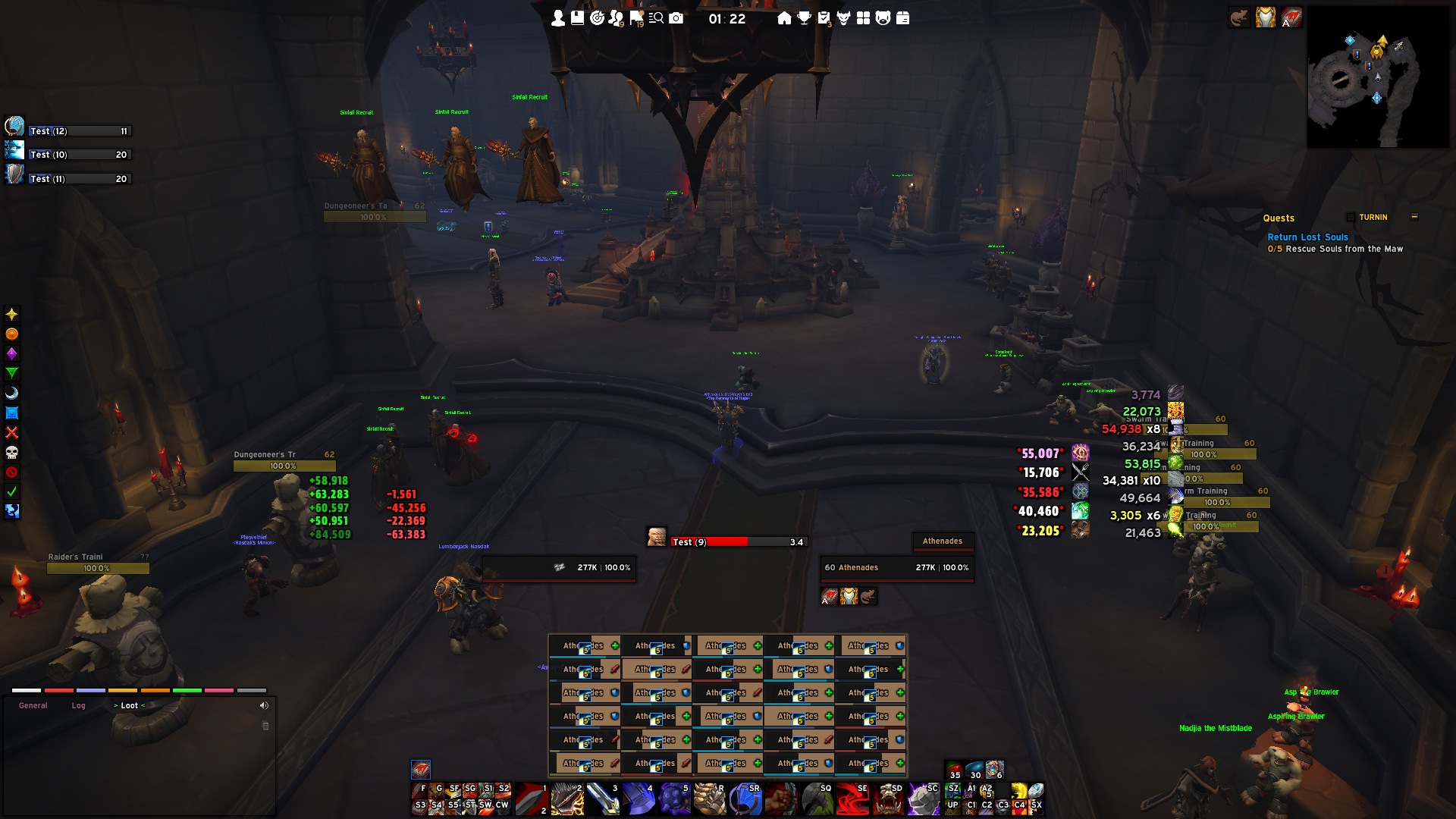Place the red X raid marker
This screenshot has width=1456, height=819.
[11, 432]
